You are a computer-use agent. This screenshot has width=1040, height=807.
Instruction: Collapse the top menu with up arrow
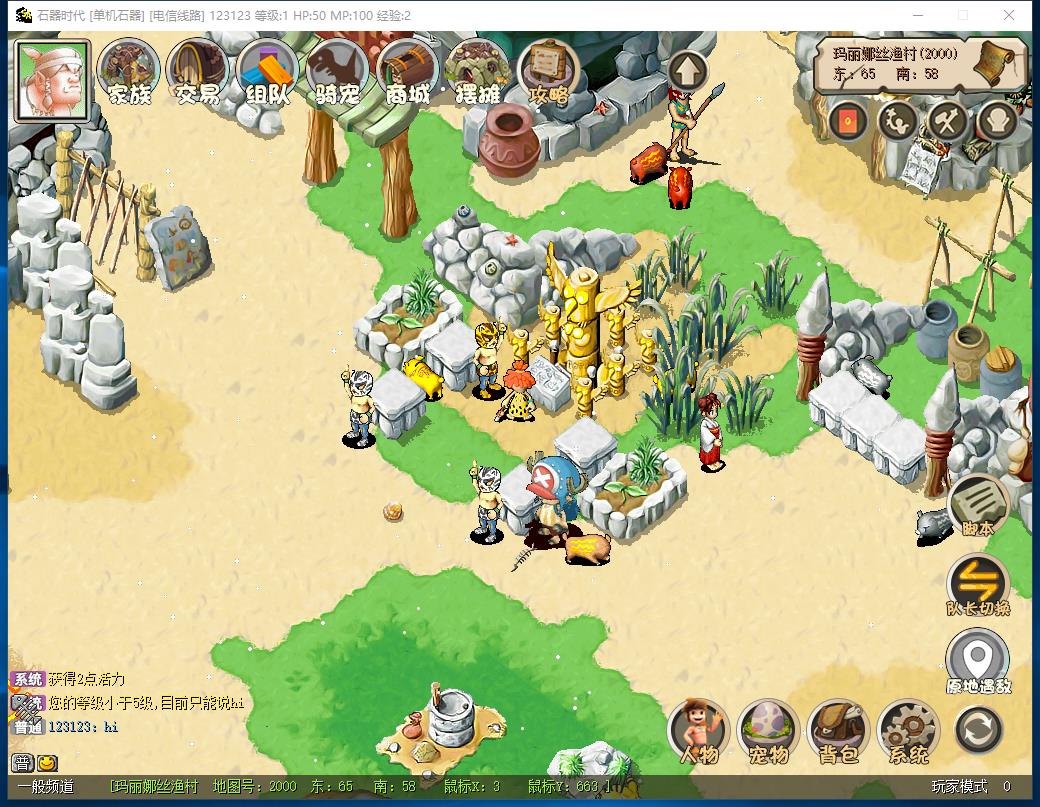click(x=688, y=71)
